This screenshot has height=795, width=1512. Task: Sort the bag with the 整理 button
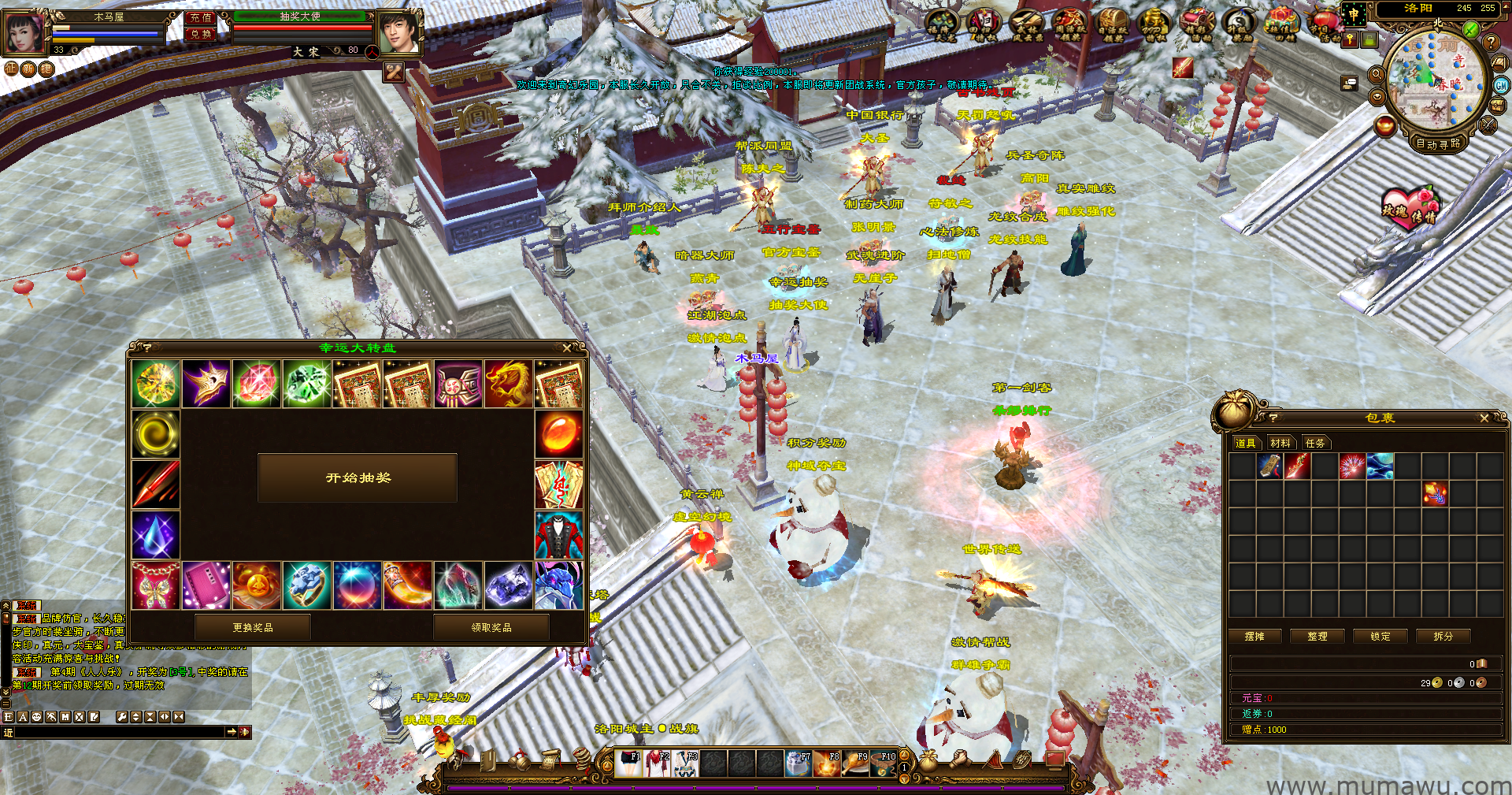[x=1317, y=636]
